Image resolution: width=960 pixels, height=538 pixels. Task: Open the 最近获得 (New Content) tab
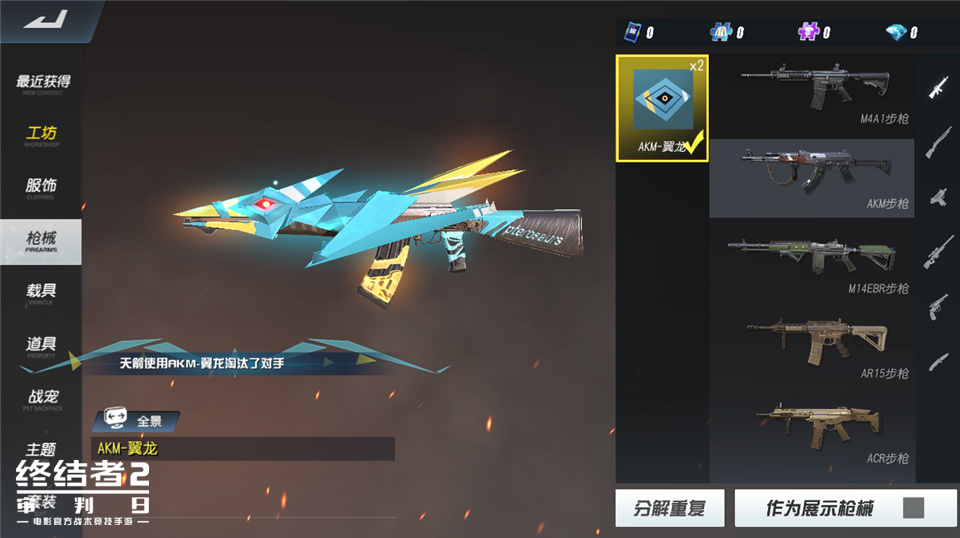(x=42, y=84)
